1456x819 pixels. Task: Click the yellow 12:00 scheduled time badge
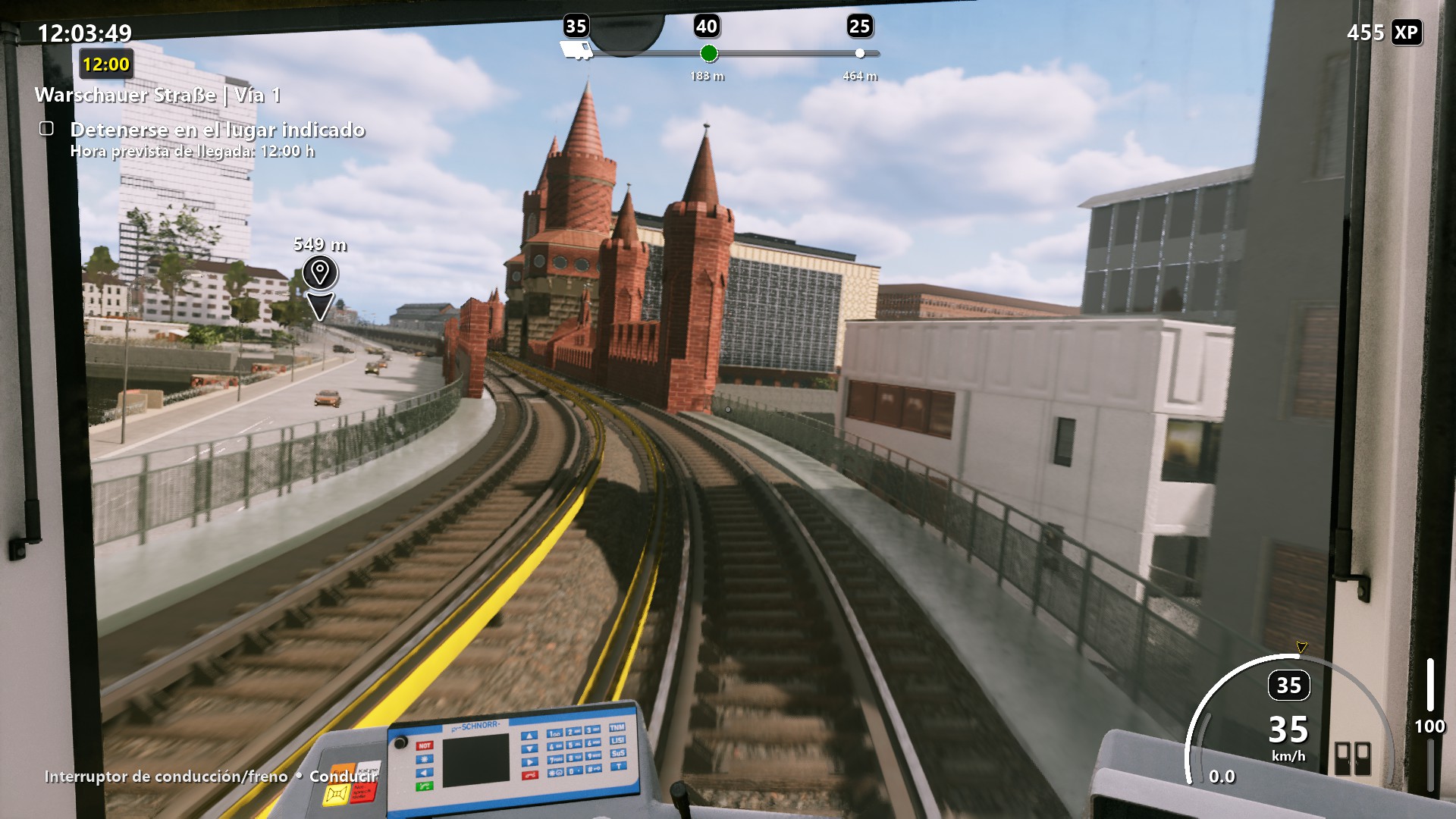(106, 64)
